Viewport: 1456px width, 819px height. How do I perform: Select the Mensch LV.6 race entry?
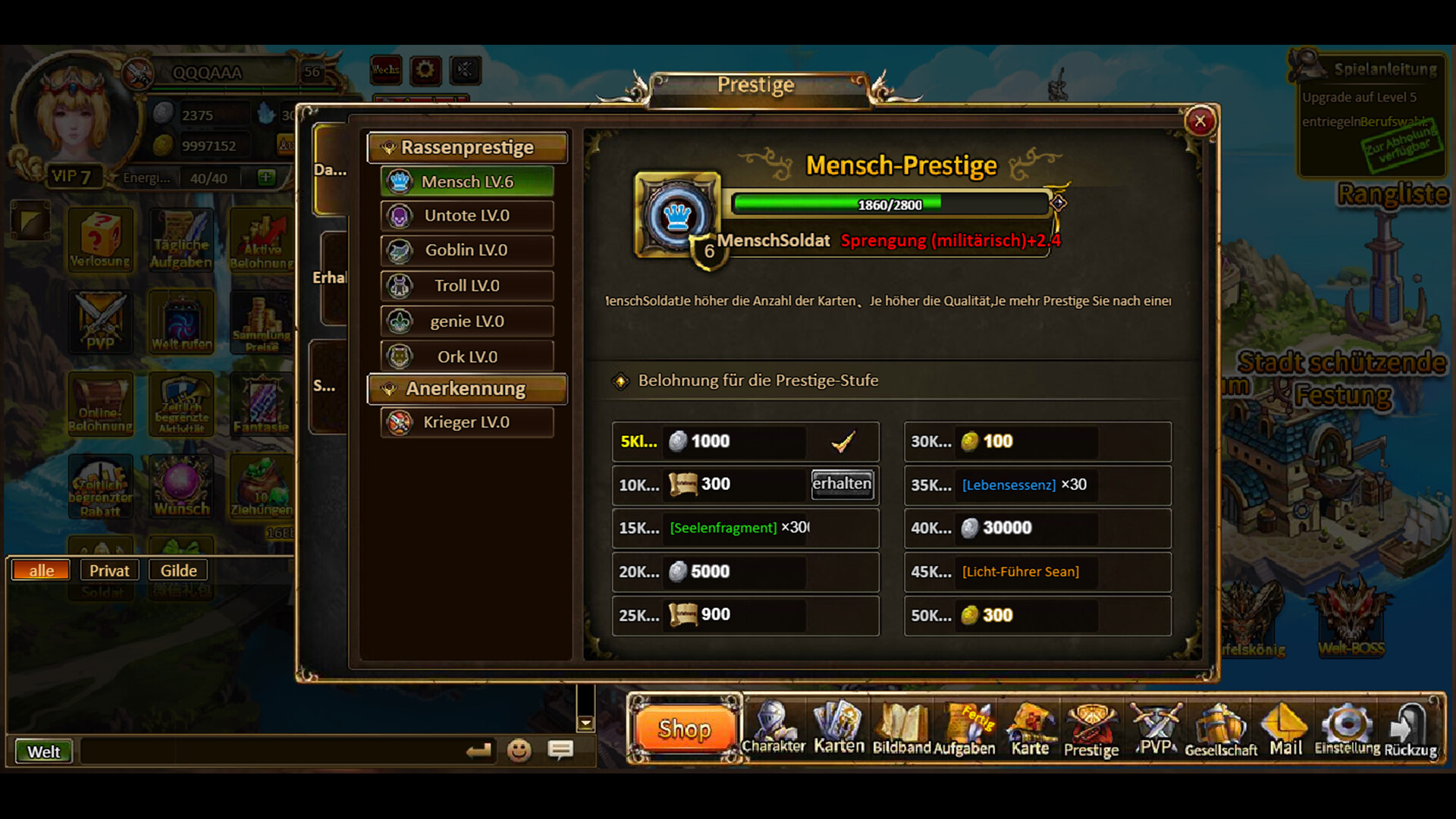click(x=467, y=181)
